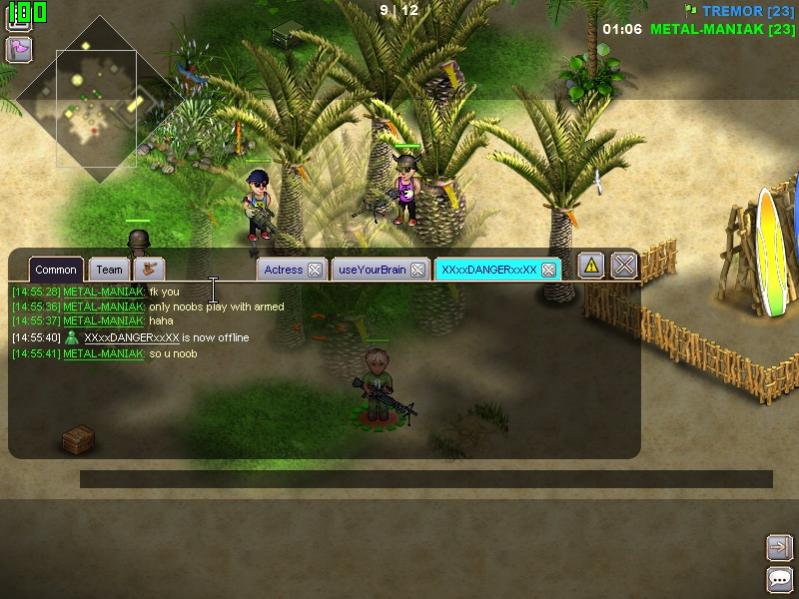Select the XXxxDANGERxxXX chat tab
The height and width of the screenshot is (599, 799).
pos(488,269)
